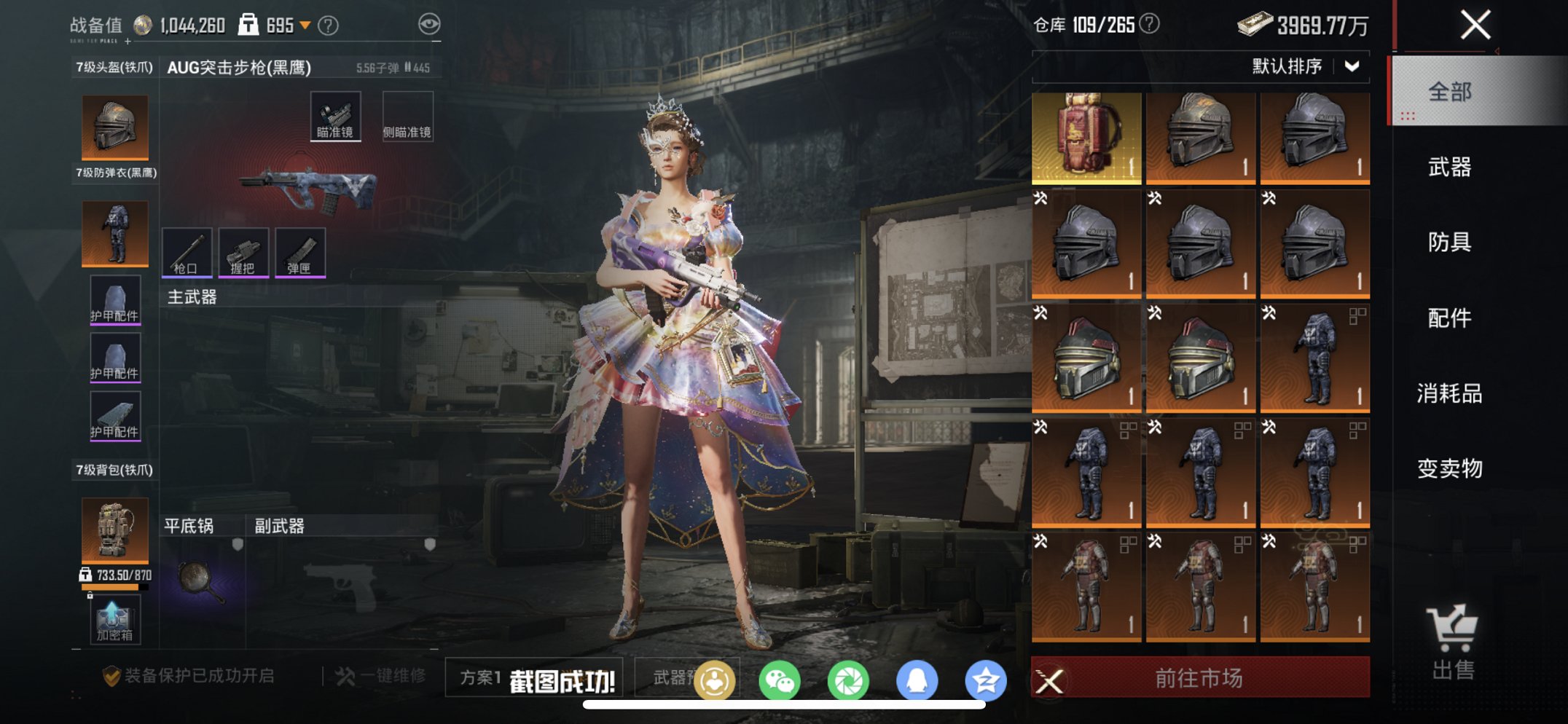This screenshot has height=724, width=1568.
Task: Open the 加密箱 secure box
Action: [x=115, y=620]
